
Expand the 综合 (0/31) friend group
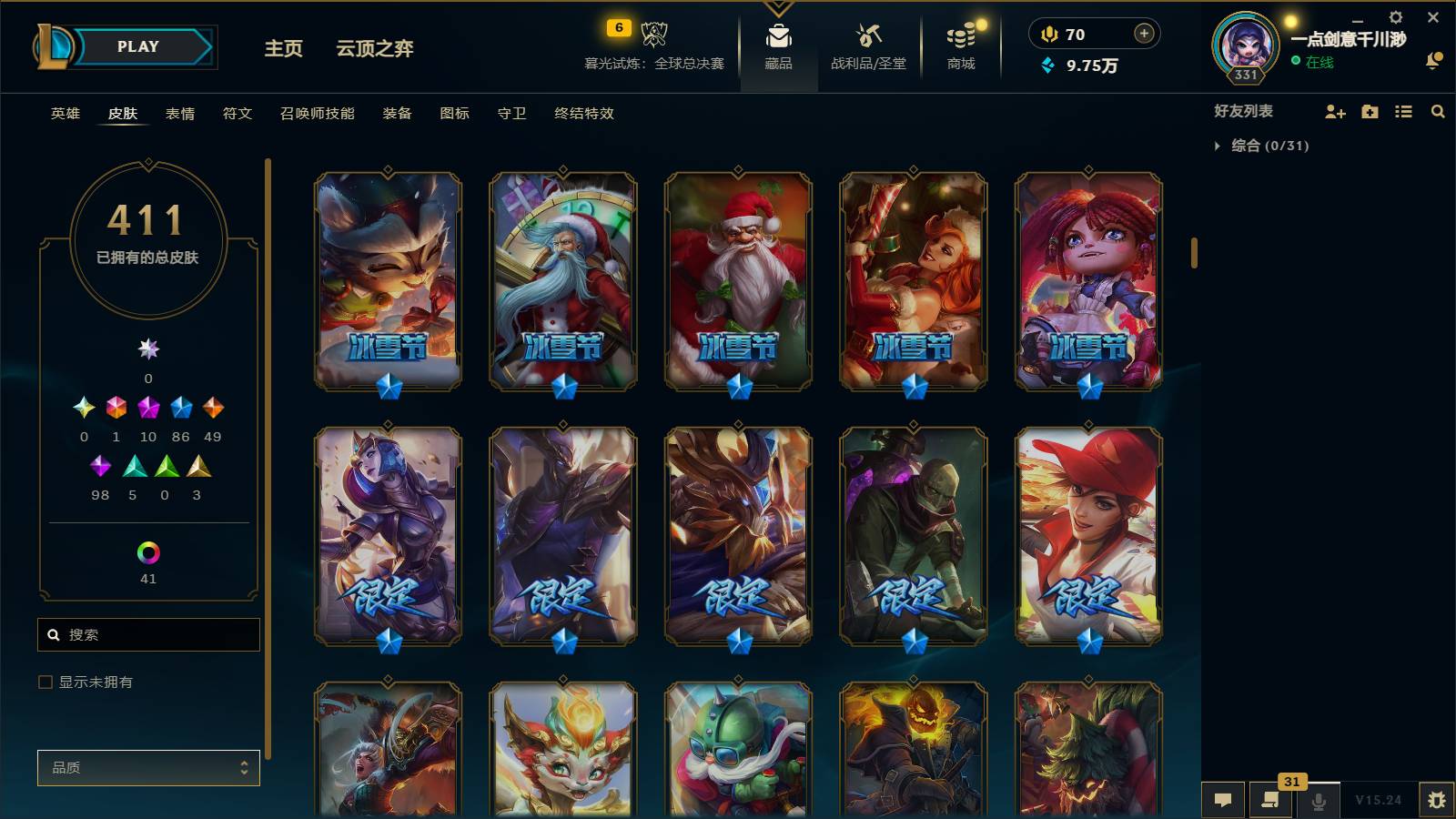coord(1217,144)
